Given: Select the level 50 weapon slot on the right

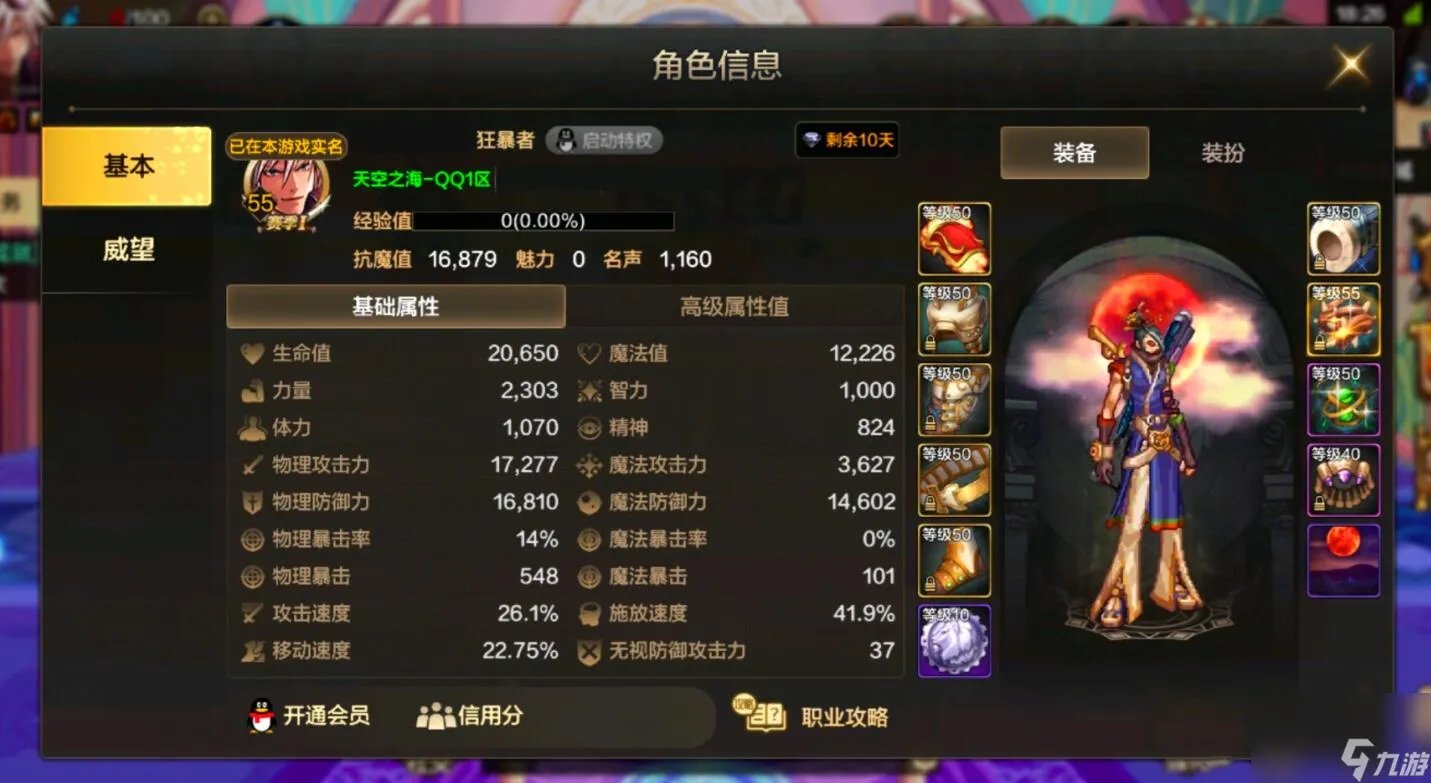Looking at the screenshot, I should (x=1344, y=238).
